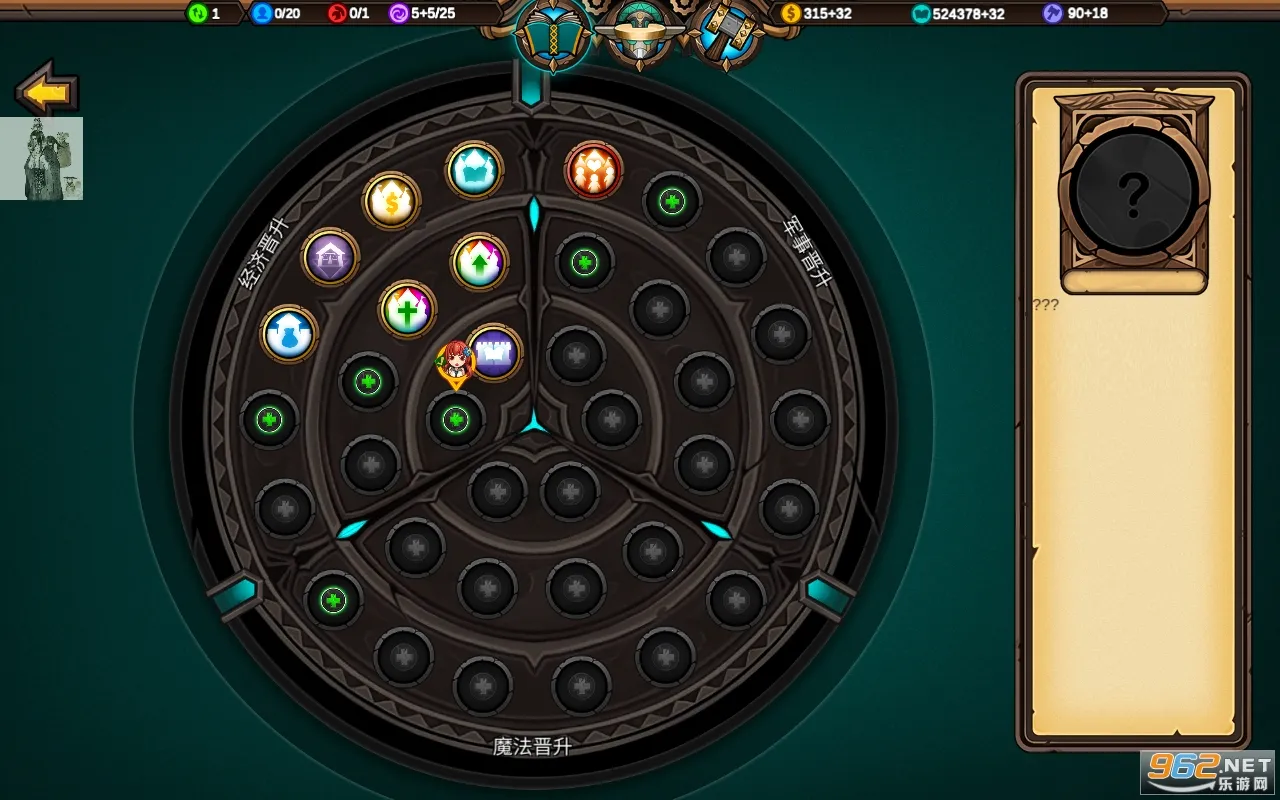Open the purple marketplace building skill
Image resolution: width=1280 pixels, height=800 pixels.
[329, 257]
